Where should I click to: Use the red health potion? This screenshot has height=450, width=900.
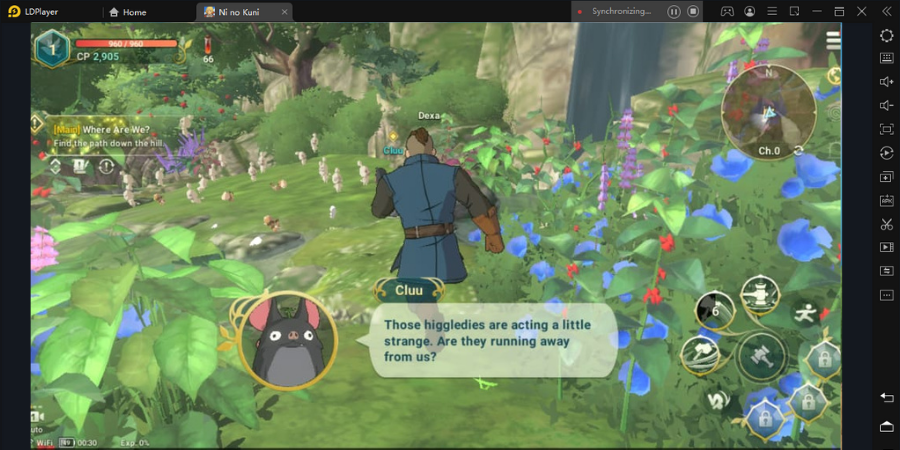click(208, 46)
